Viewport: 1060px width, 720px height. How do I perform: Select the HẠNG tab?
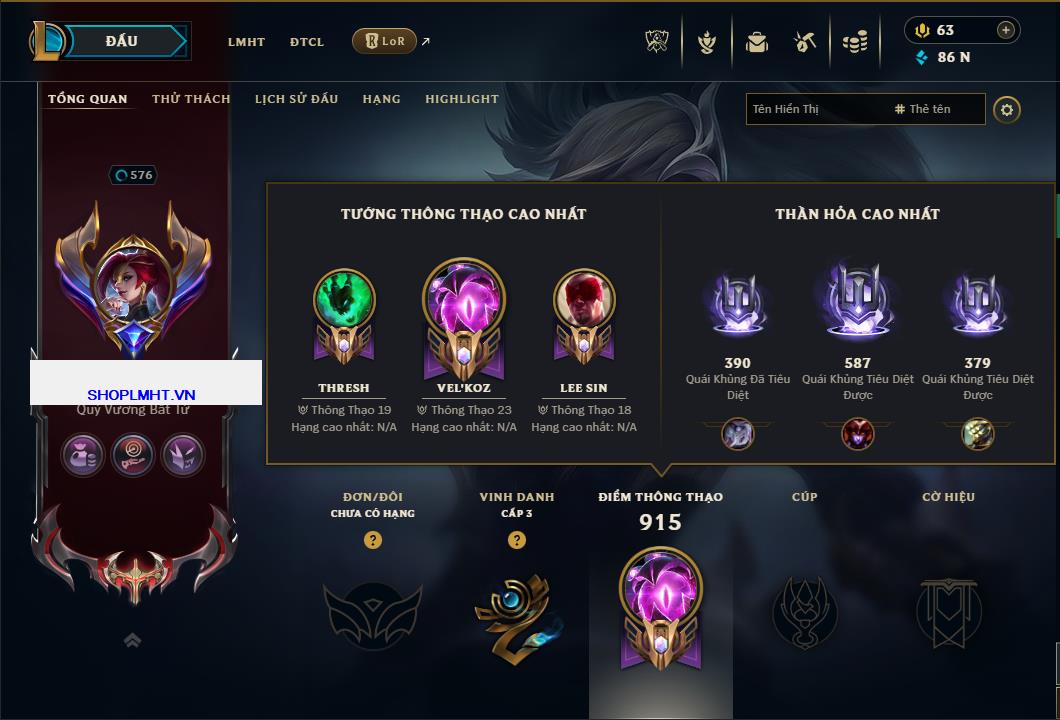click(381, 99)
